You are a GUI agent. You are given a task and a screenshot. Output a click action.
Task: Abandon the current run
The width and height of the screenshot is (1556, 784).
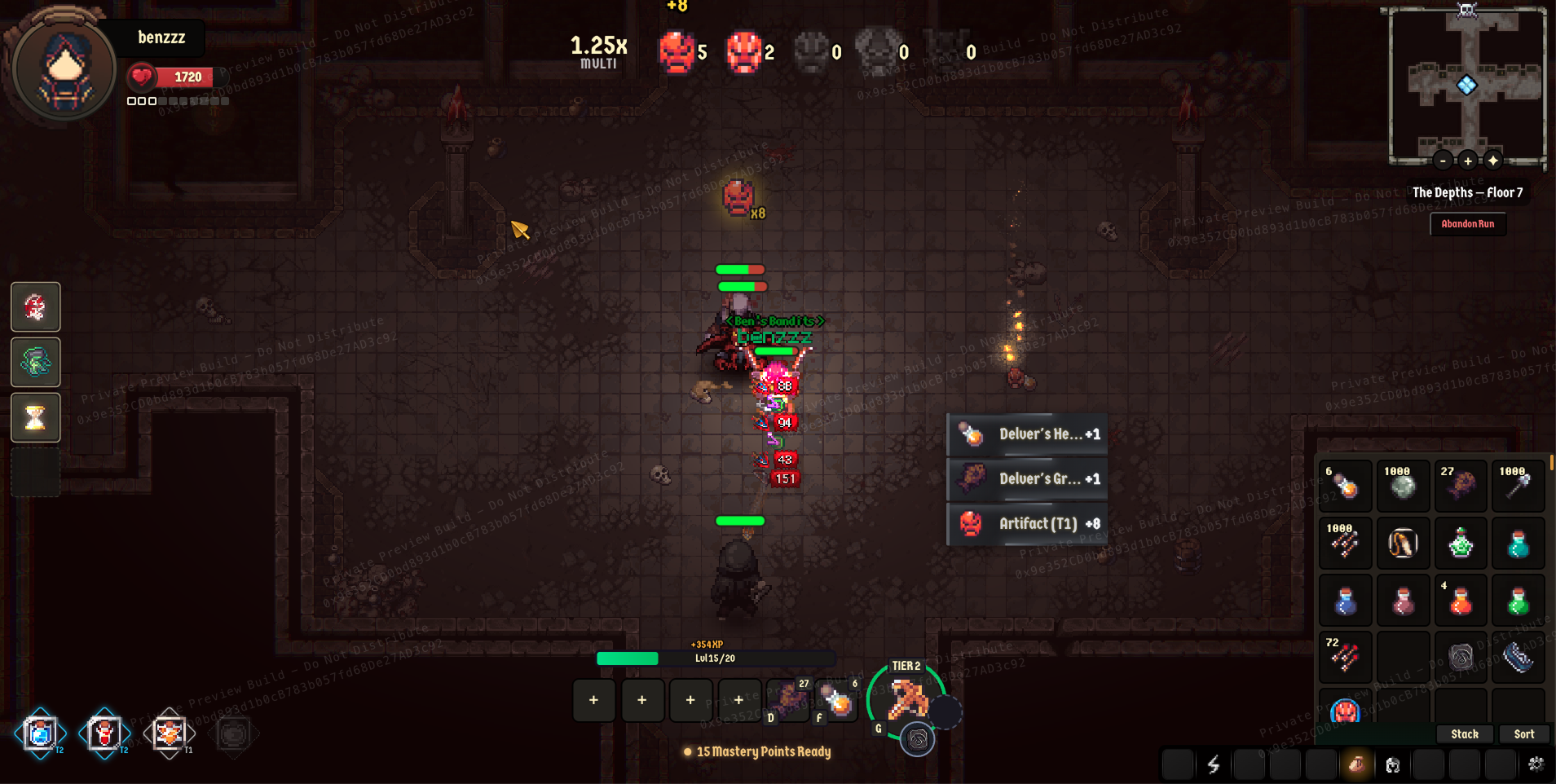[x=1467, y=224]
